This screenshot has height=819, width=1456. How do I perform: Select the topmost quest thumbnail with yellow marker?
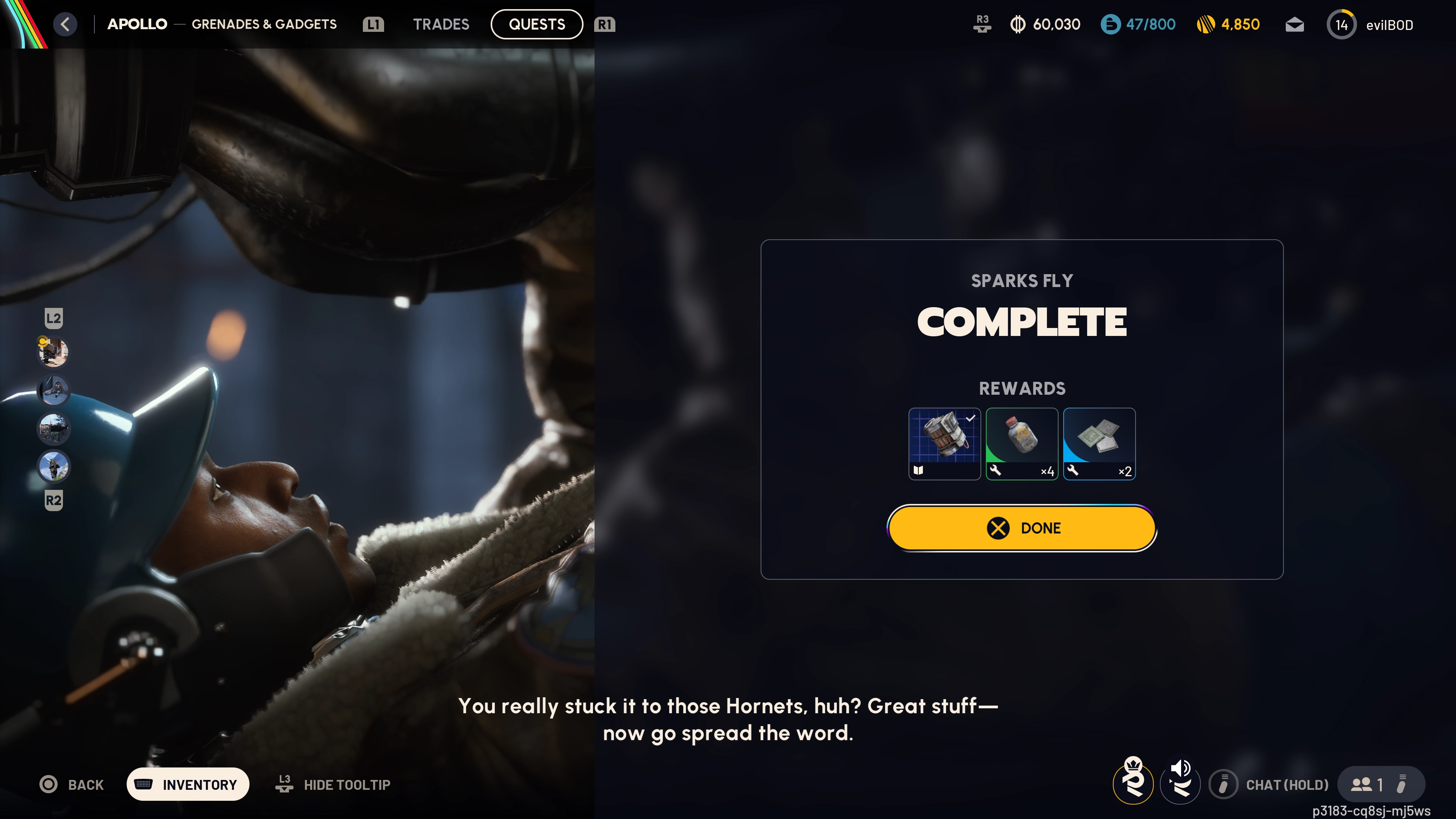click(54, 352)
